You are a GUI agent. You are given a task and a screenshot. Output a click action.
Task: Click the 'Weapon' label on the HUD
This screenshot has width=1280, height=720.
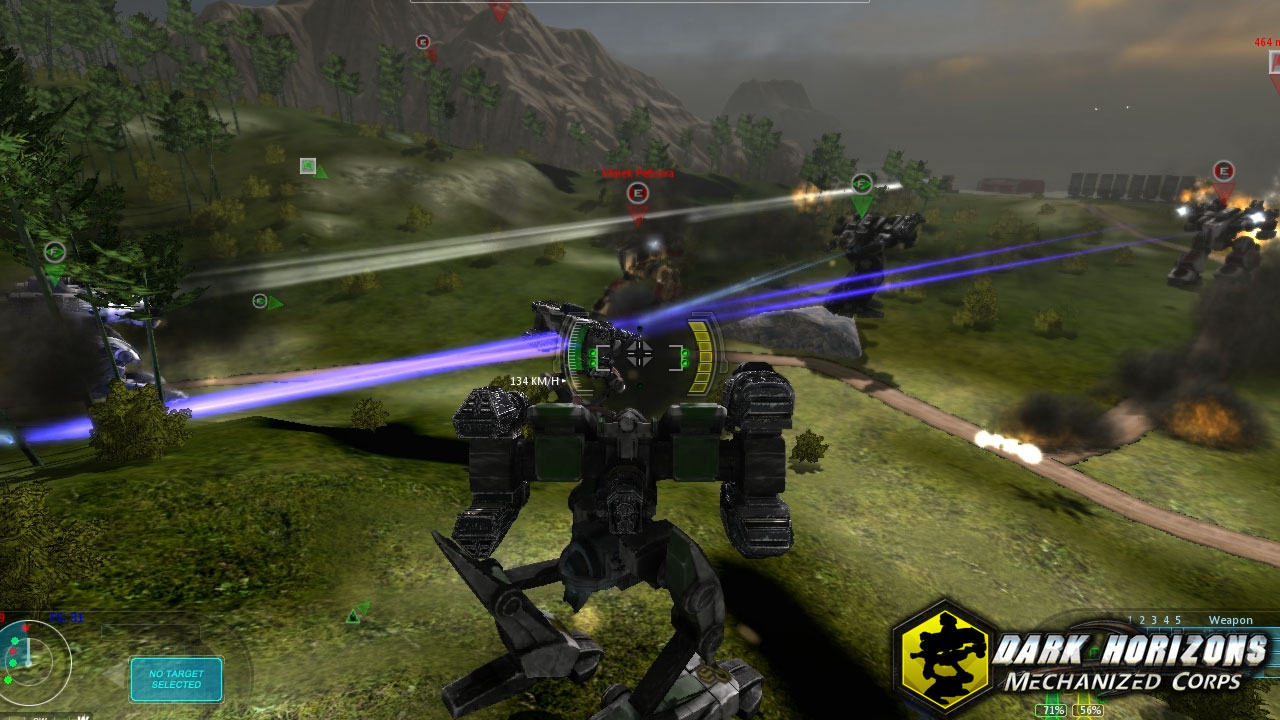1231,620
